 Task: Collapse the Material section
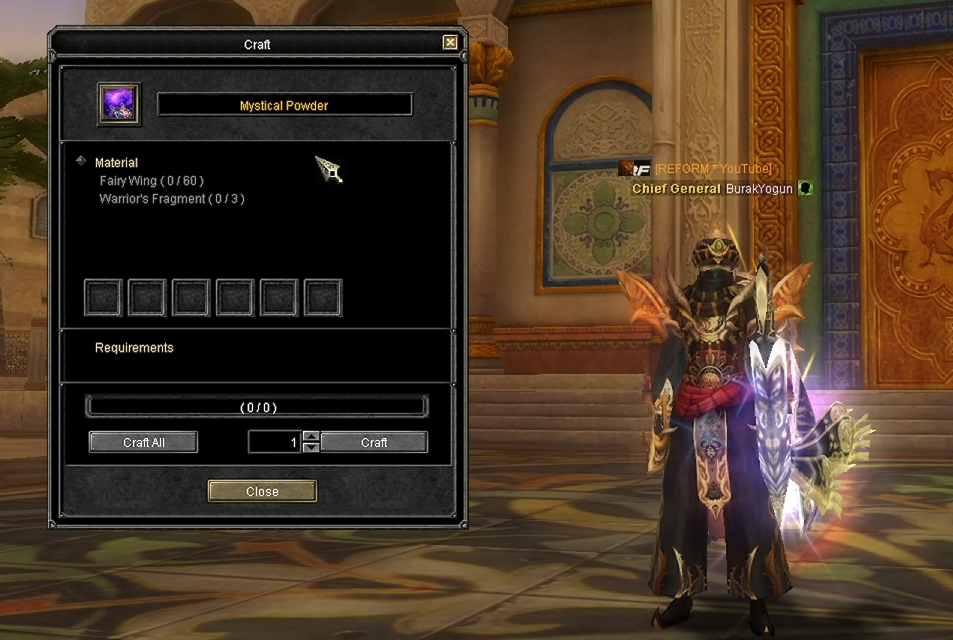(81, 161)
